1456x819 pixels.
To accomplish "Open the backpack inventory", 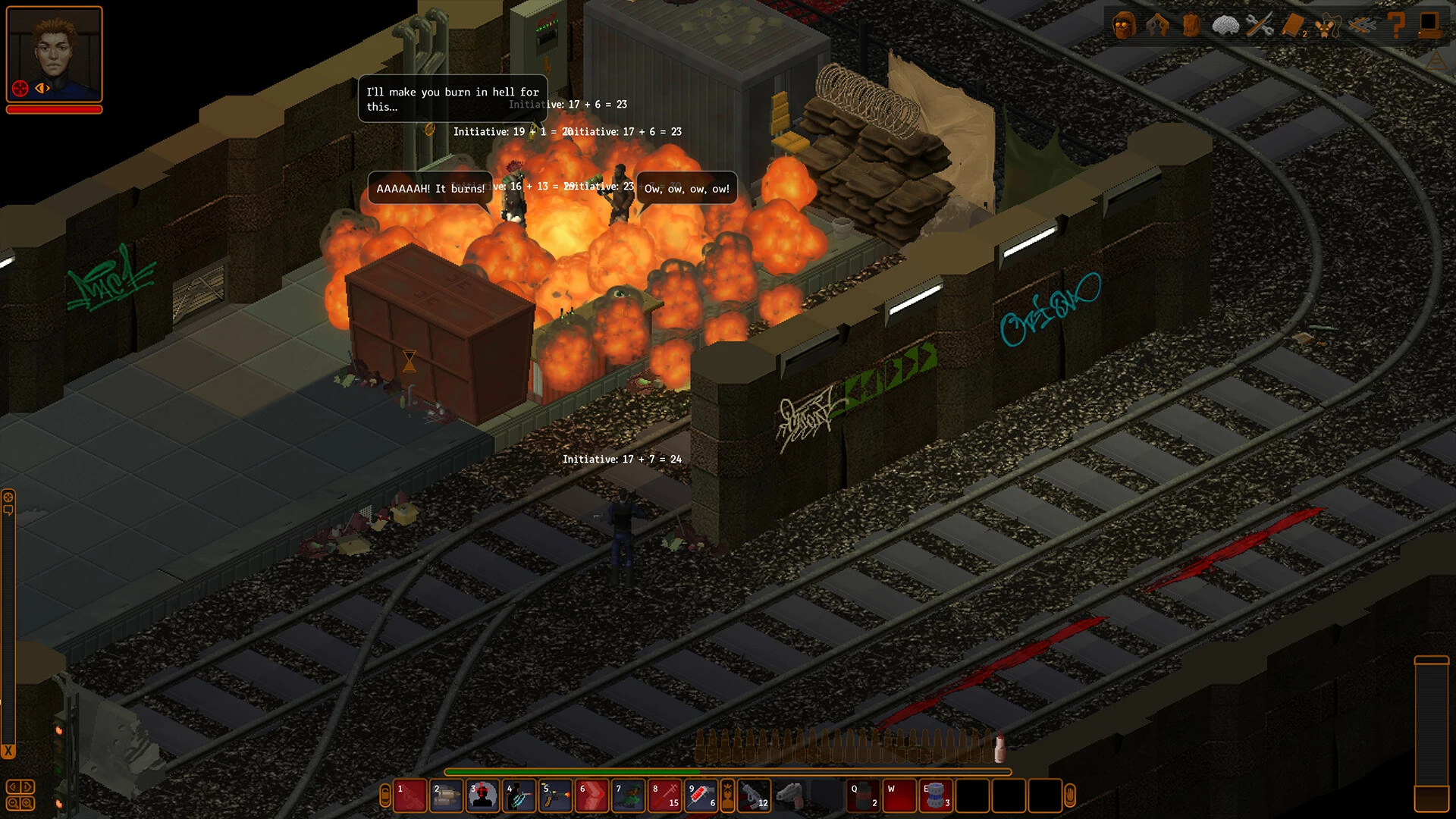I will pyautogui.click(x=1191, y=26).
